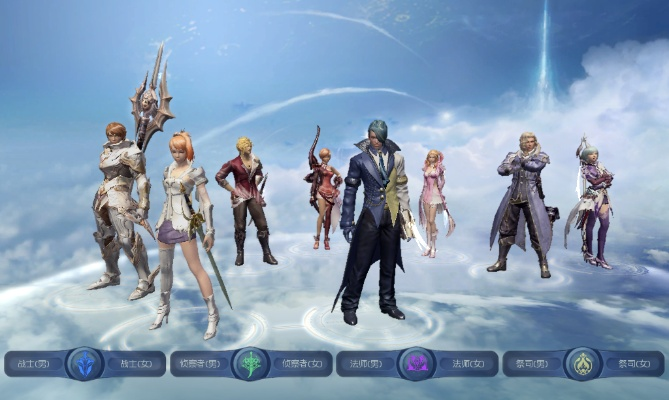The image size is (669, 400).
Task: Select the 法师(女) female mage button
Action: click(466, 364)
